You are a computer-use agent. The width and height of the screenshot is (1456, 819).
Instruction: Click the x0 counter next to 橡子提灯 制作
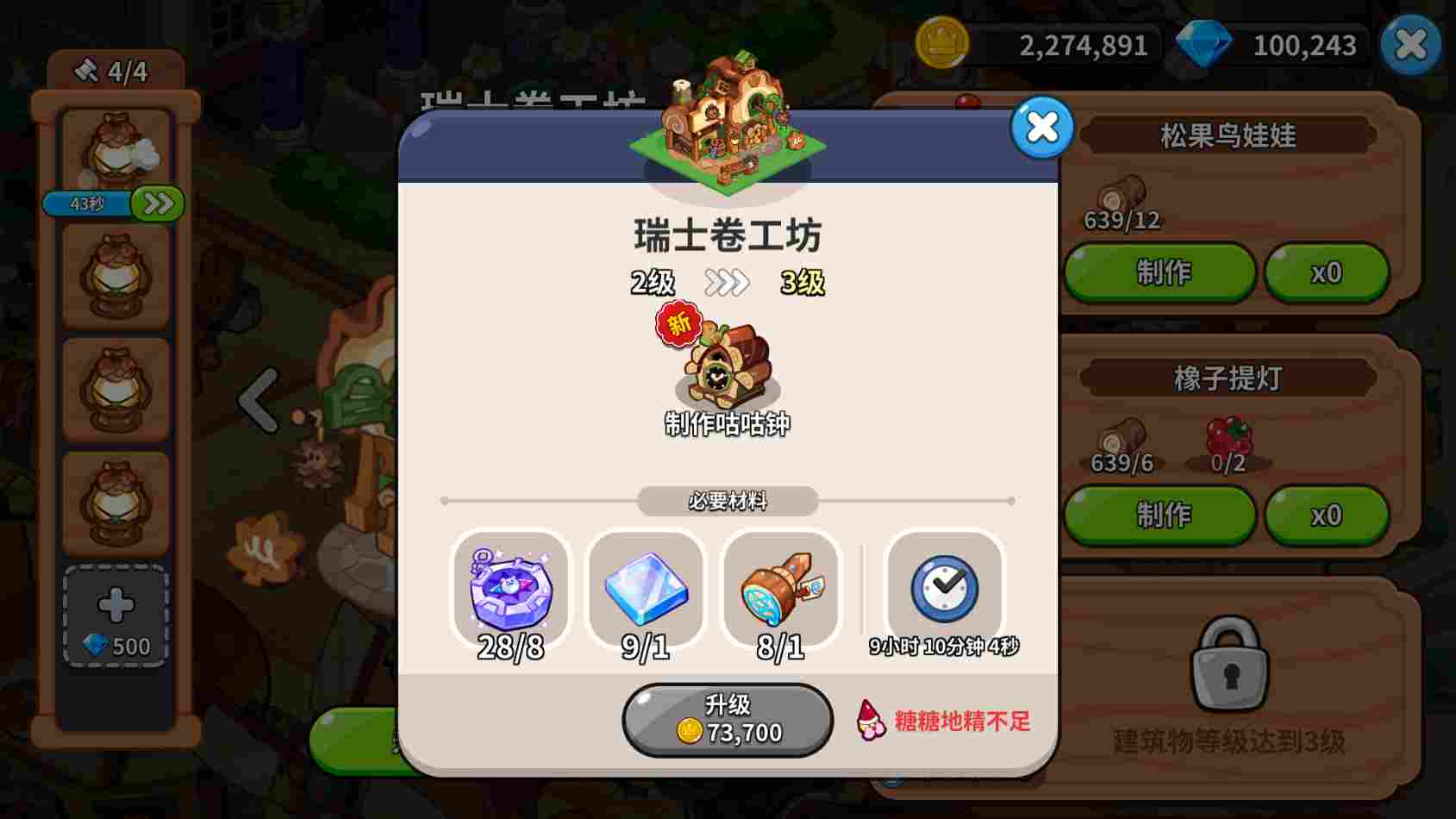[x=1326, y=515]
